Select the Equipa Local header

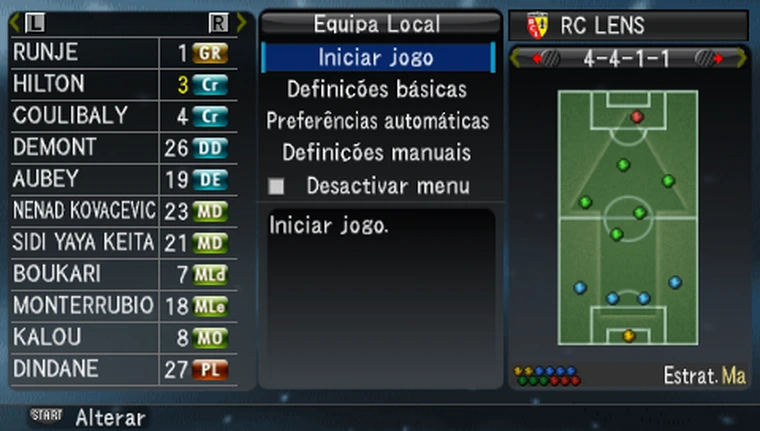(x=377, y=24)
